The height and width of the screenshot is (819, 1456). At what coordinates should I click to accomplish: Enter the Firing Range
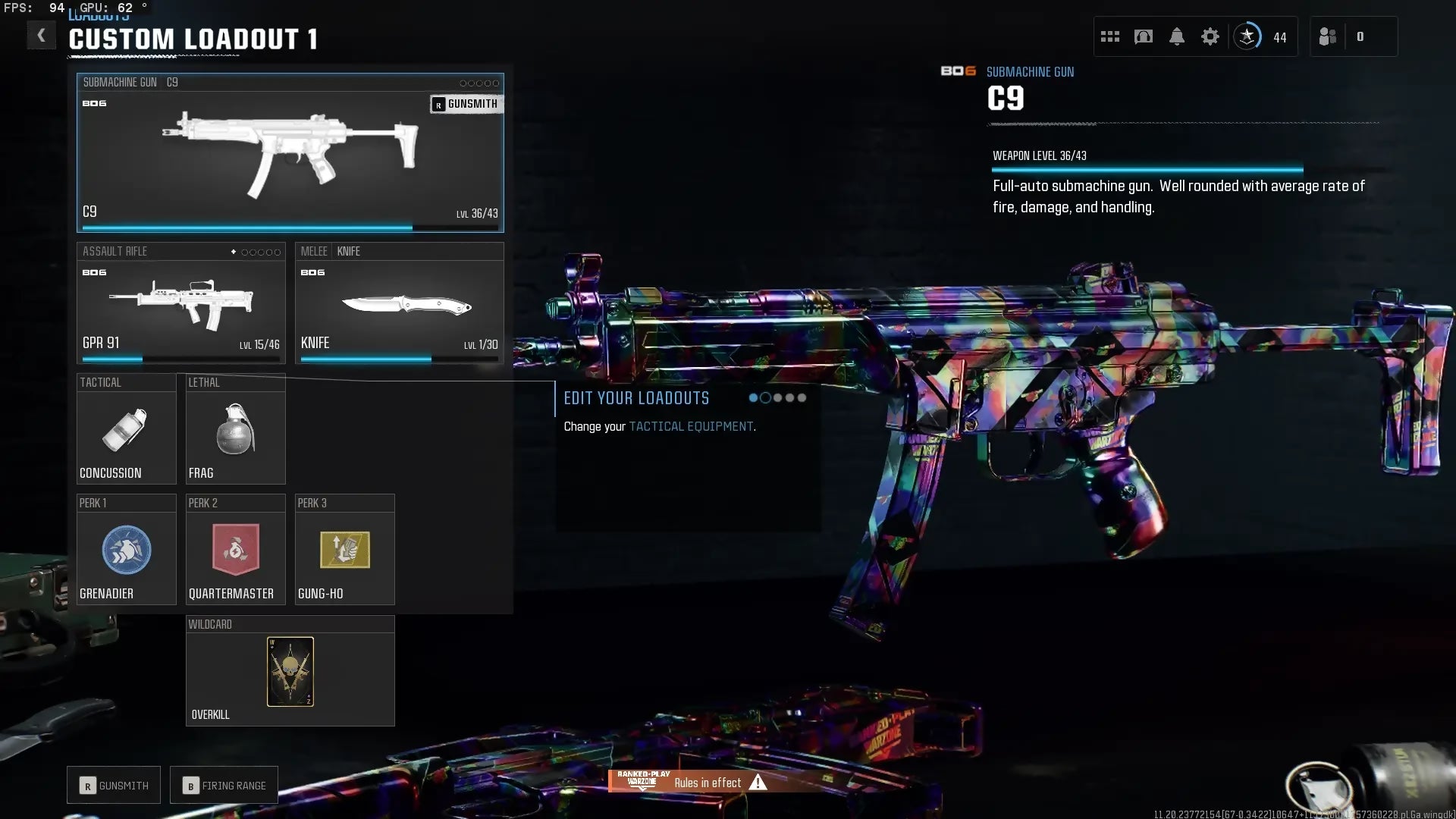tap(224, 786)
